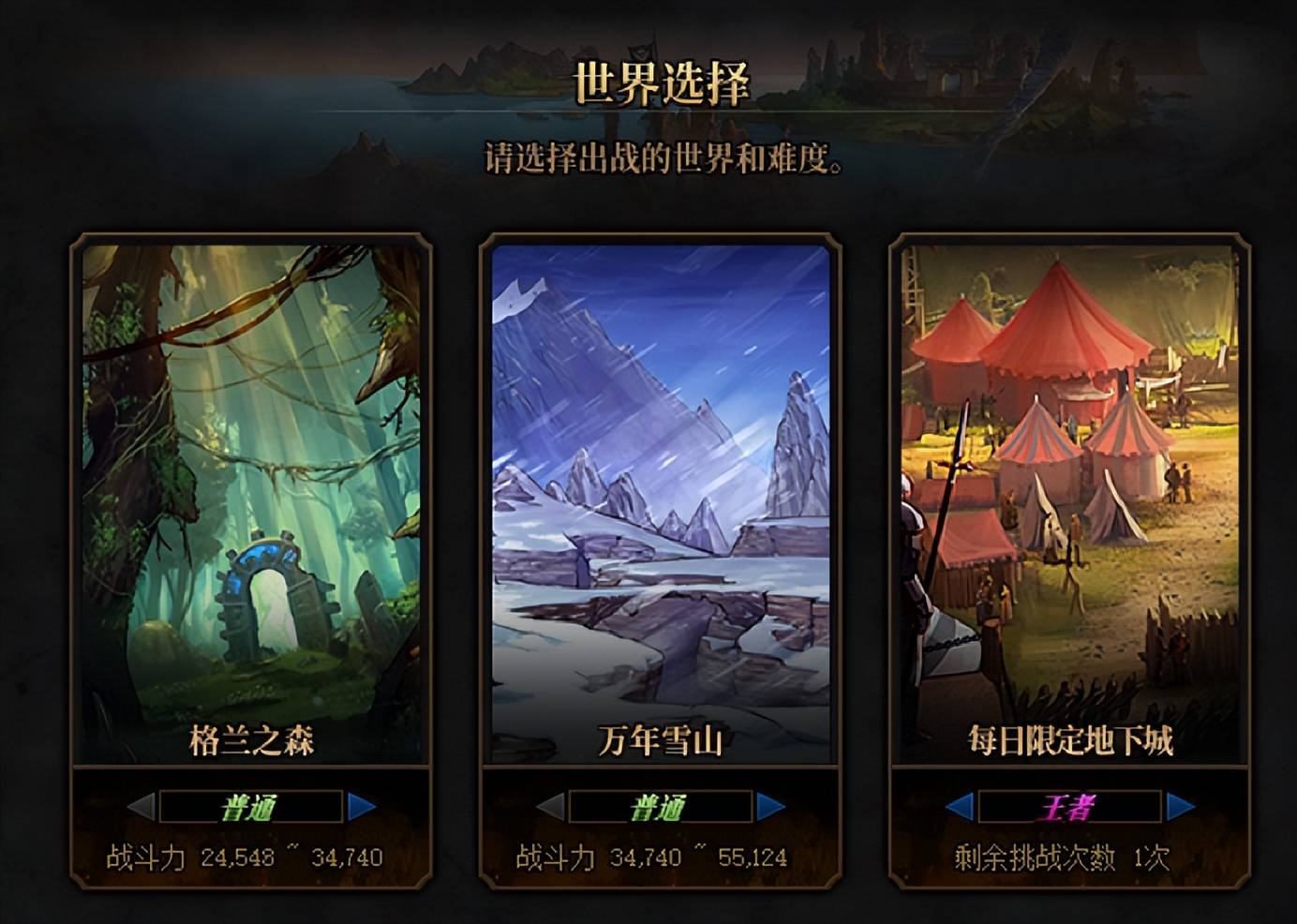The width and height of the screenshot is (1297, 924).
Task: Raise 格兰之森 difficulty with right arrow
Action: pos(361,806)
